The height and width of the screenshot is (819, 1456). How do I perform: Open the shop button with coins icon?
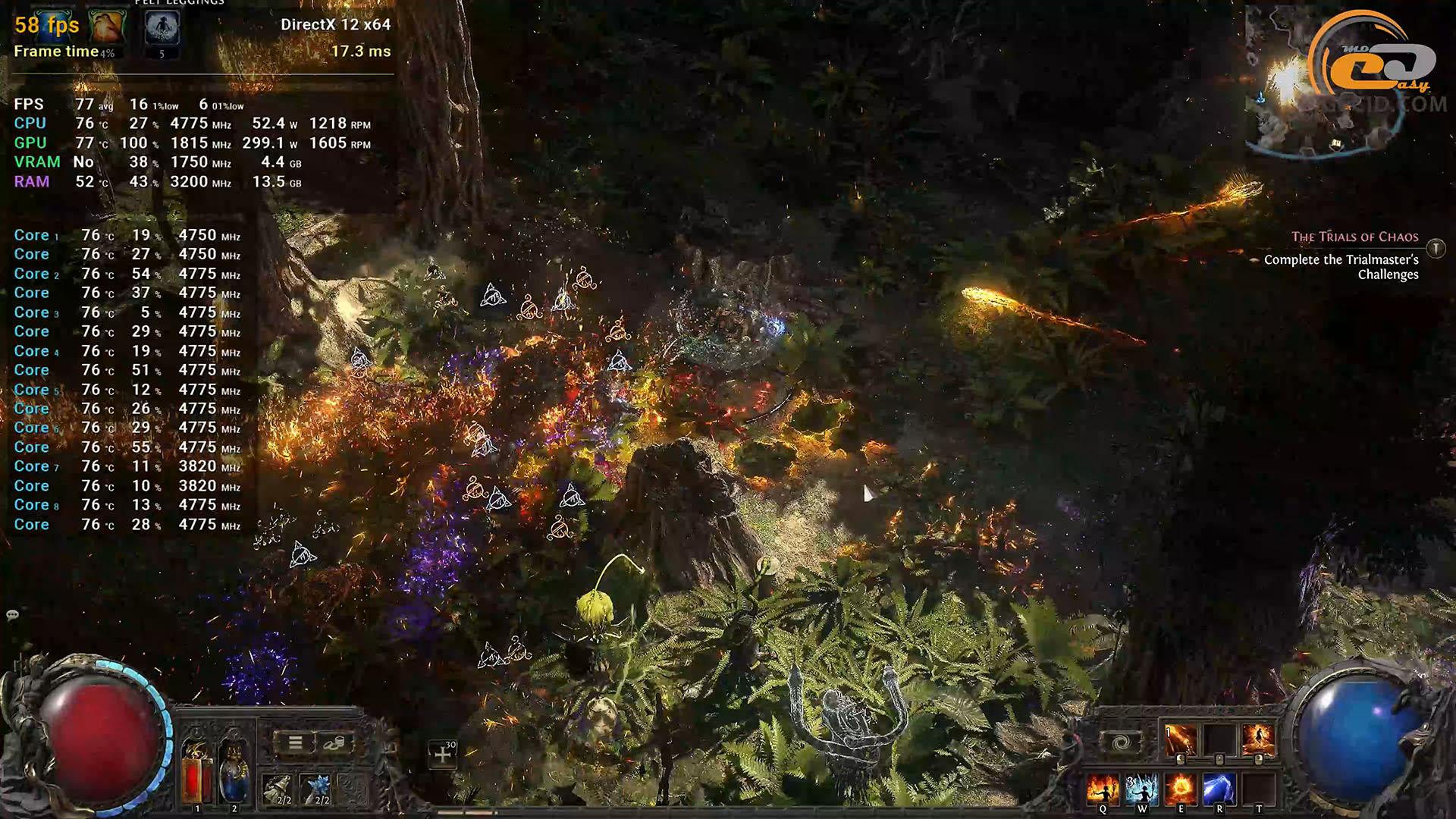[x=333, y=743]
